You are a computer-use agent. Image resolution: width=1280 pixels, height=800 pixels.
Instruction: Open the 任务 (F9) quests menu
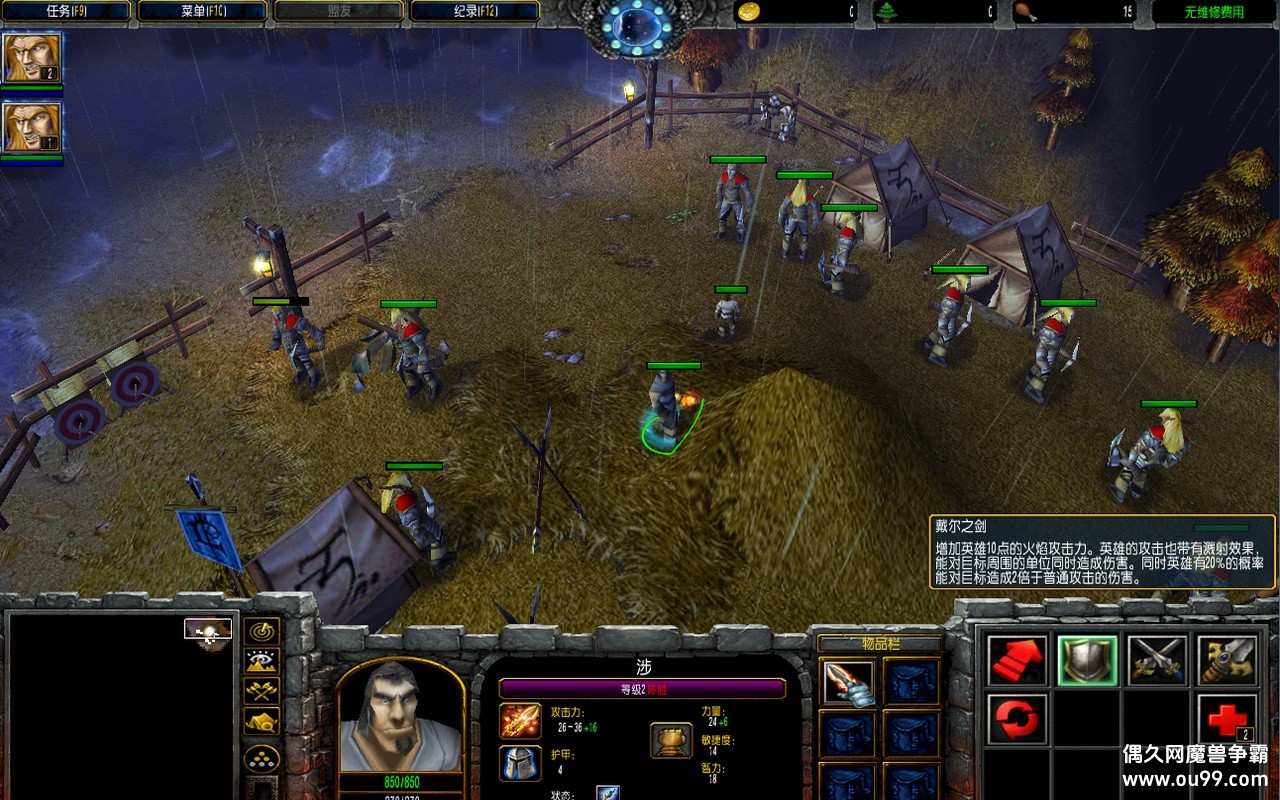click(x=67, y=12)
